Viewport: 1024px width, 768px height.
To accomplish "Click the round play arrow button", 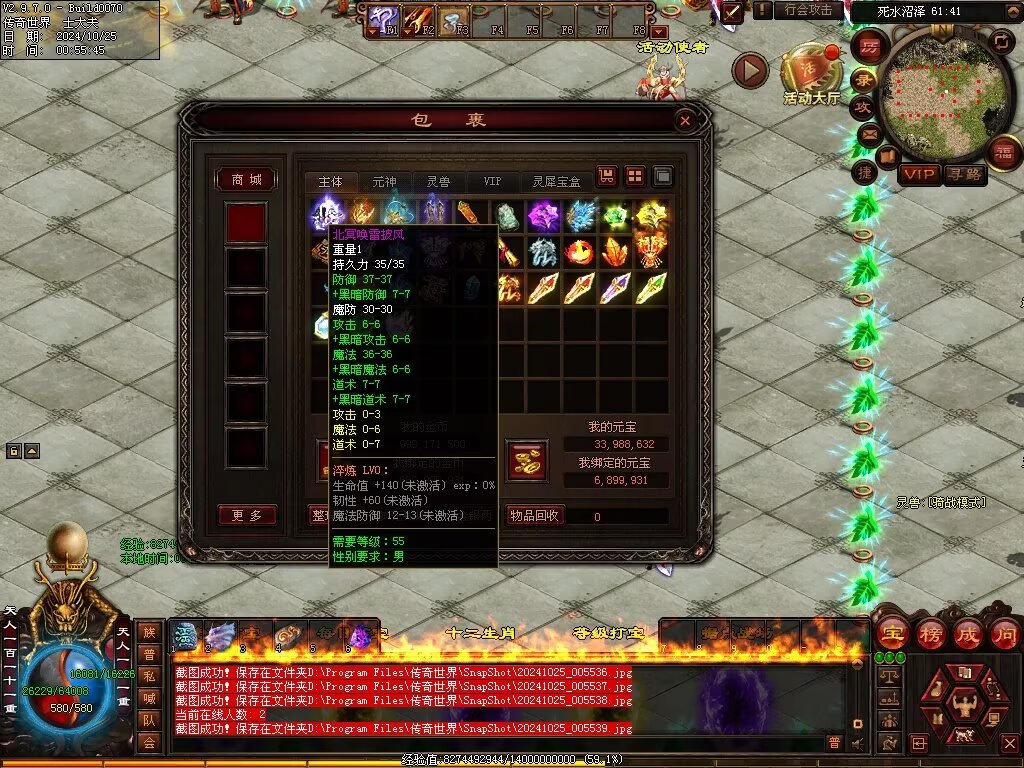I will pyautogui.click(x=750, y=70).
